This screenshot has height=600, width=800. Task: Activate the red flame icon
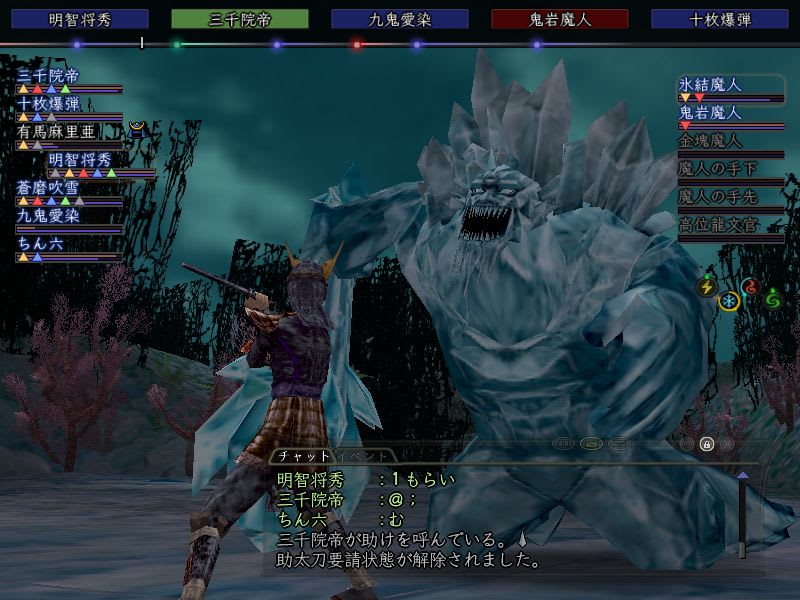tap(750, 287)
